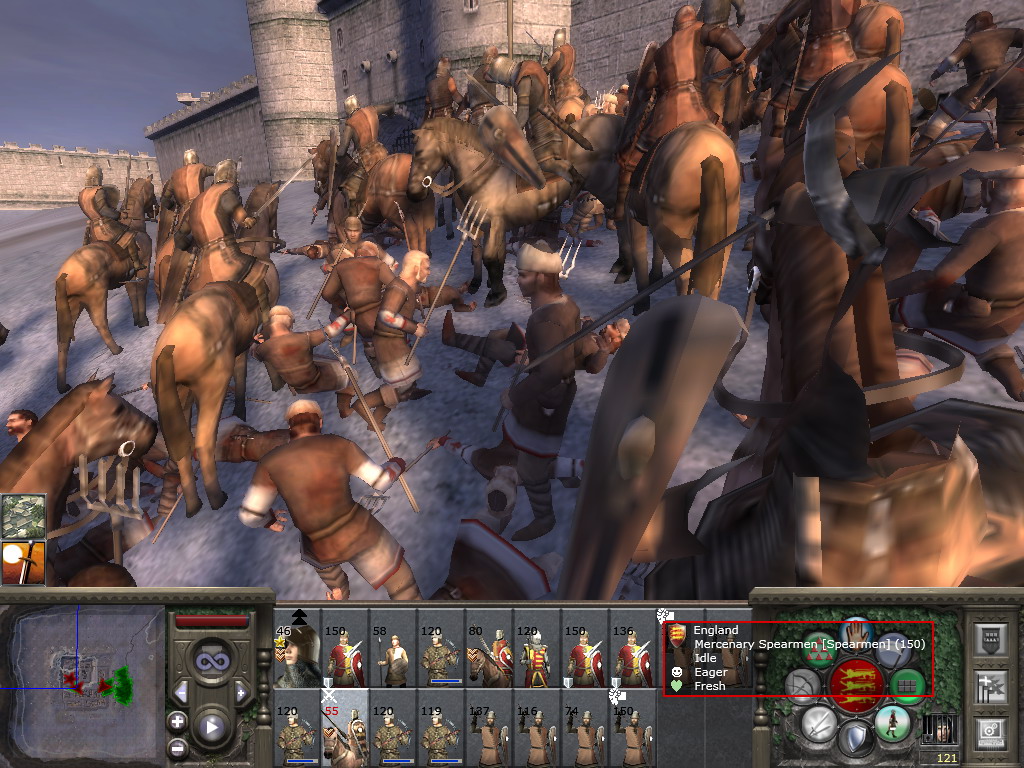Toggle the shield guard mode button
Screen dimensions: 1024x768
[855, 739]
